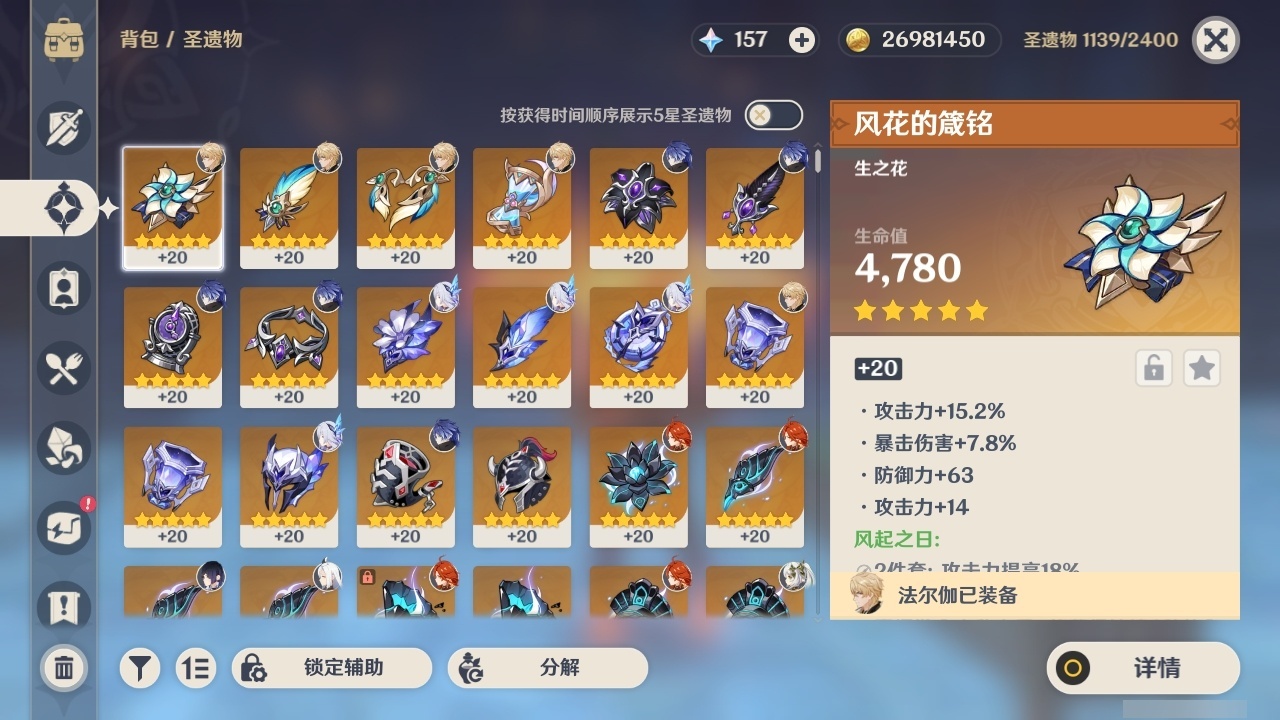Open the filter funnel icon near the bottom
This screenshot has height=720, width=1280.
[140, 667]
